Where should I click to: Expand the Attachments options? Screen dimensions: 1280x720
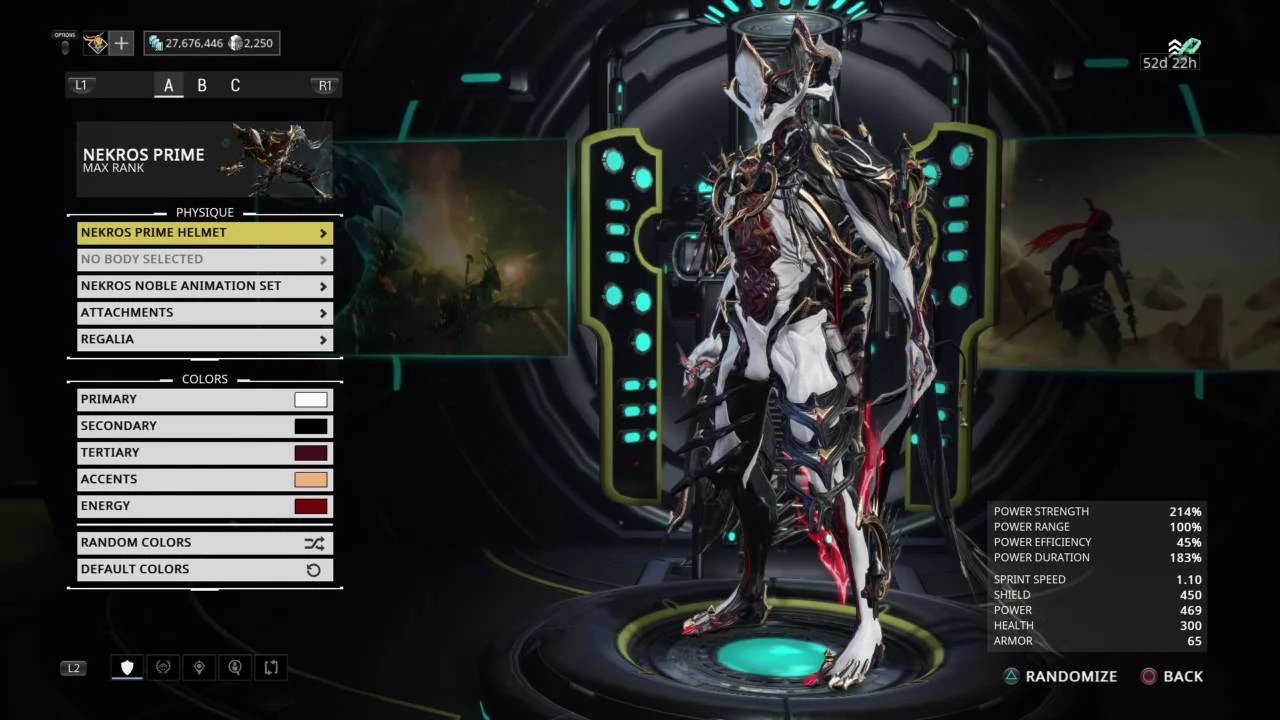(x=204, y=312)
